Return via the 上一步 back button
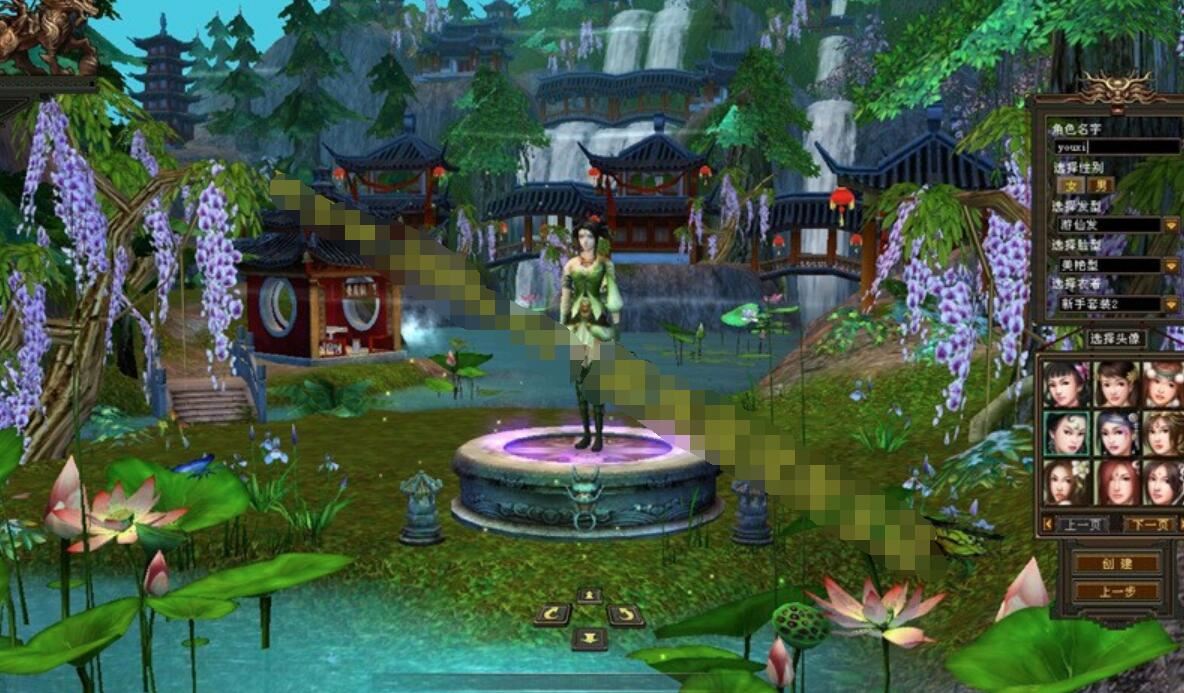1184x693 pixels. pyautogui.click(x=1117, y=591)
